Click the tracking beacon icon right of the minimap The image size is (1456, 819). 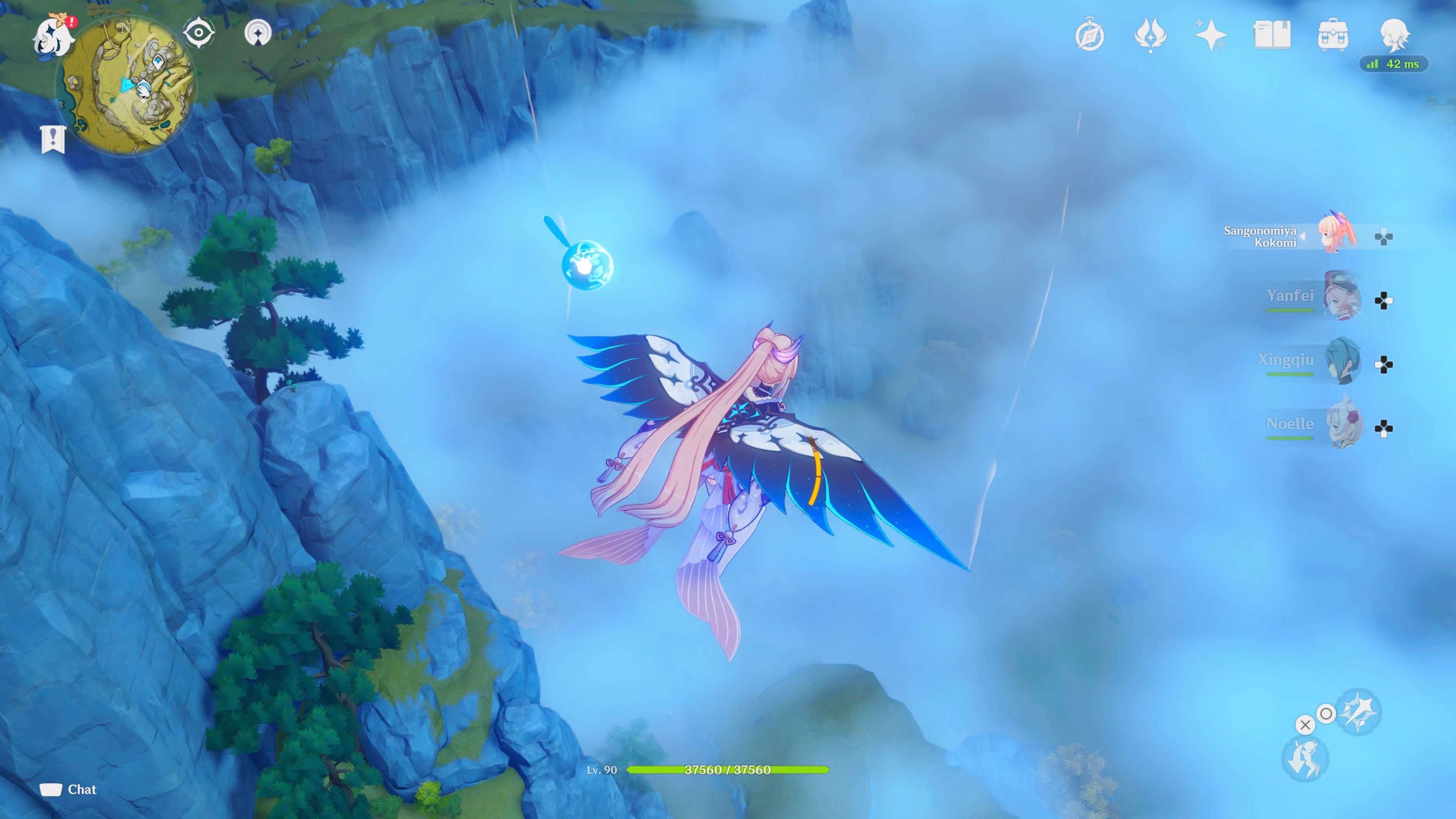click(259, 33)
